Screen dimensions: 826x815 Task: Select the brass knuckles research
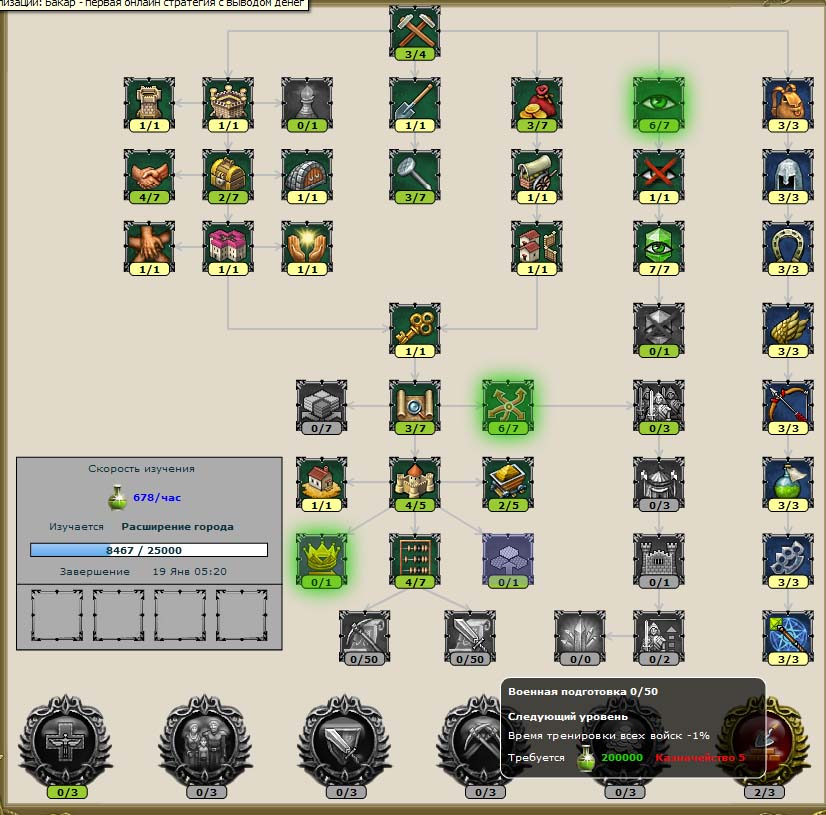(x=788, y=558)
